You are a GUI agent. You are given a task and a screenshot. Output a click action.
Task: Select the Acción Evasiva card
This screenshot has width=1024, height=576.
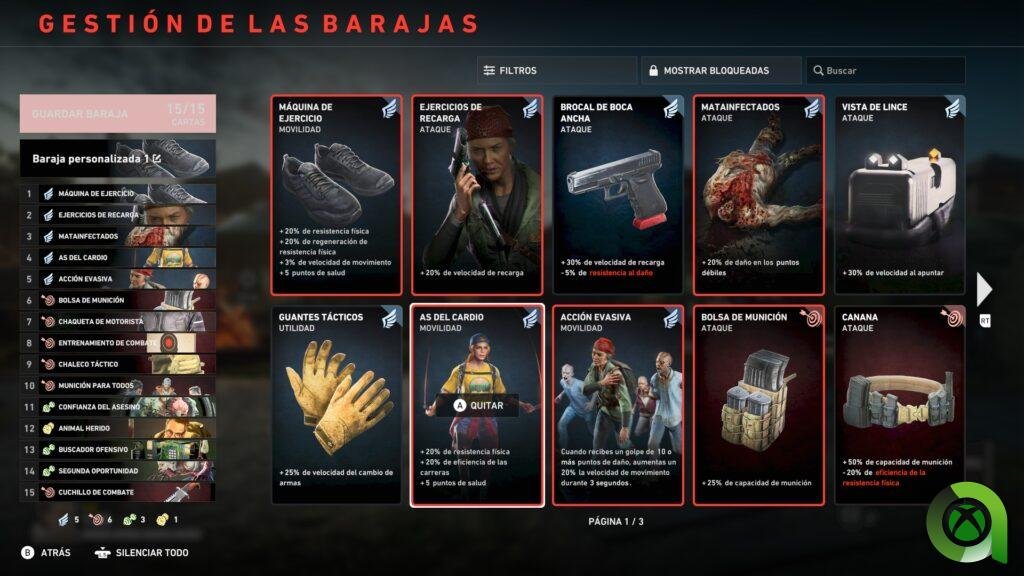pyautogui.click(x=618, y=405)
